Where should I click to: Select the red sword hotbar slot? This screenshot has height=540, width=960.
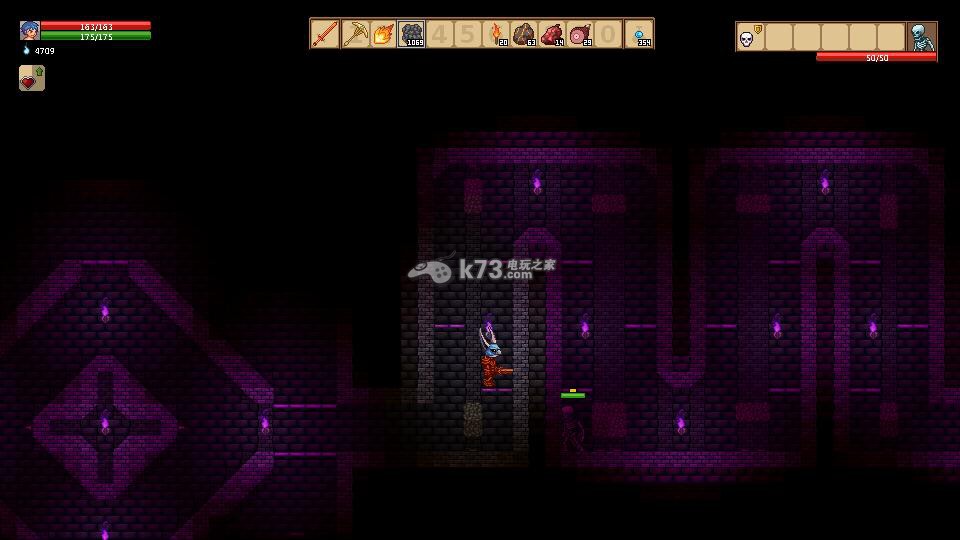325,34
